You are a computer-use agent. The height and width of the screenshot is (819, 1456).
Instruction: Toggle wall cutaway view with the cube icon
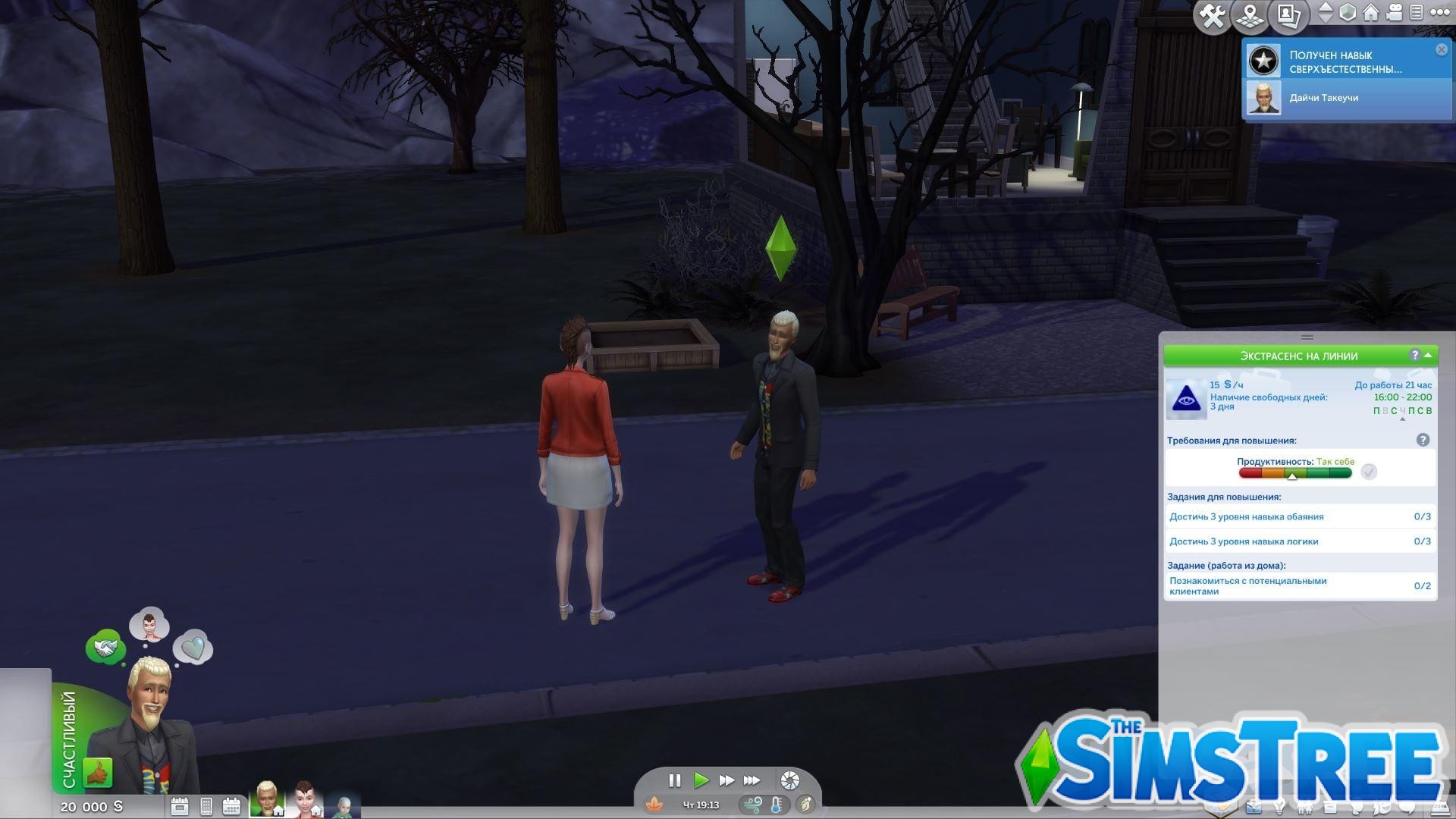(x=1347, y=13)
